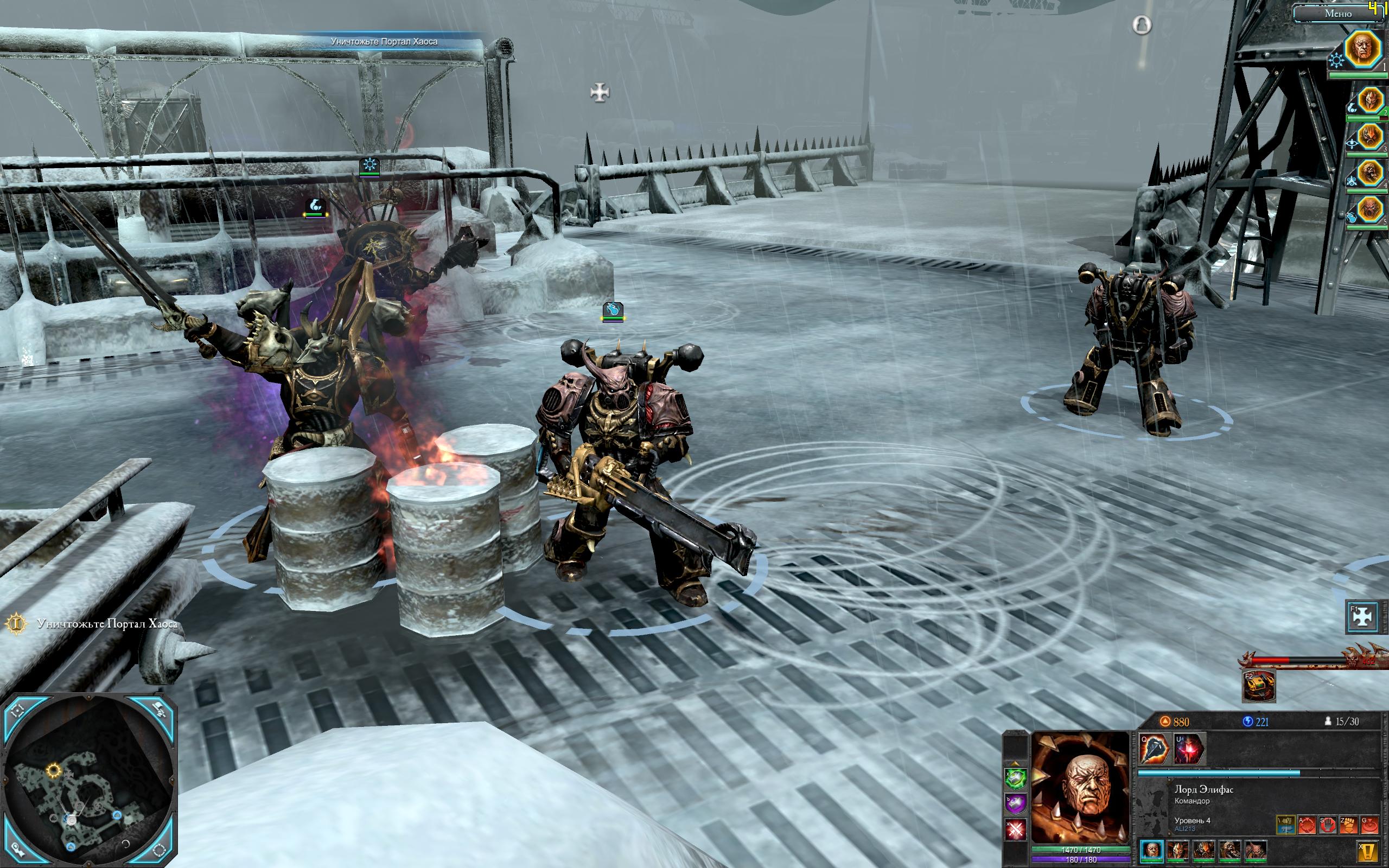Screen dimensions: 1389x868
Task: Click the Уничтожьте Портал Хаоса objective tracker entry
Action: pos(107,624)
